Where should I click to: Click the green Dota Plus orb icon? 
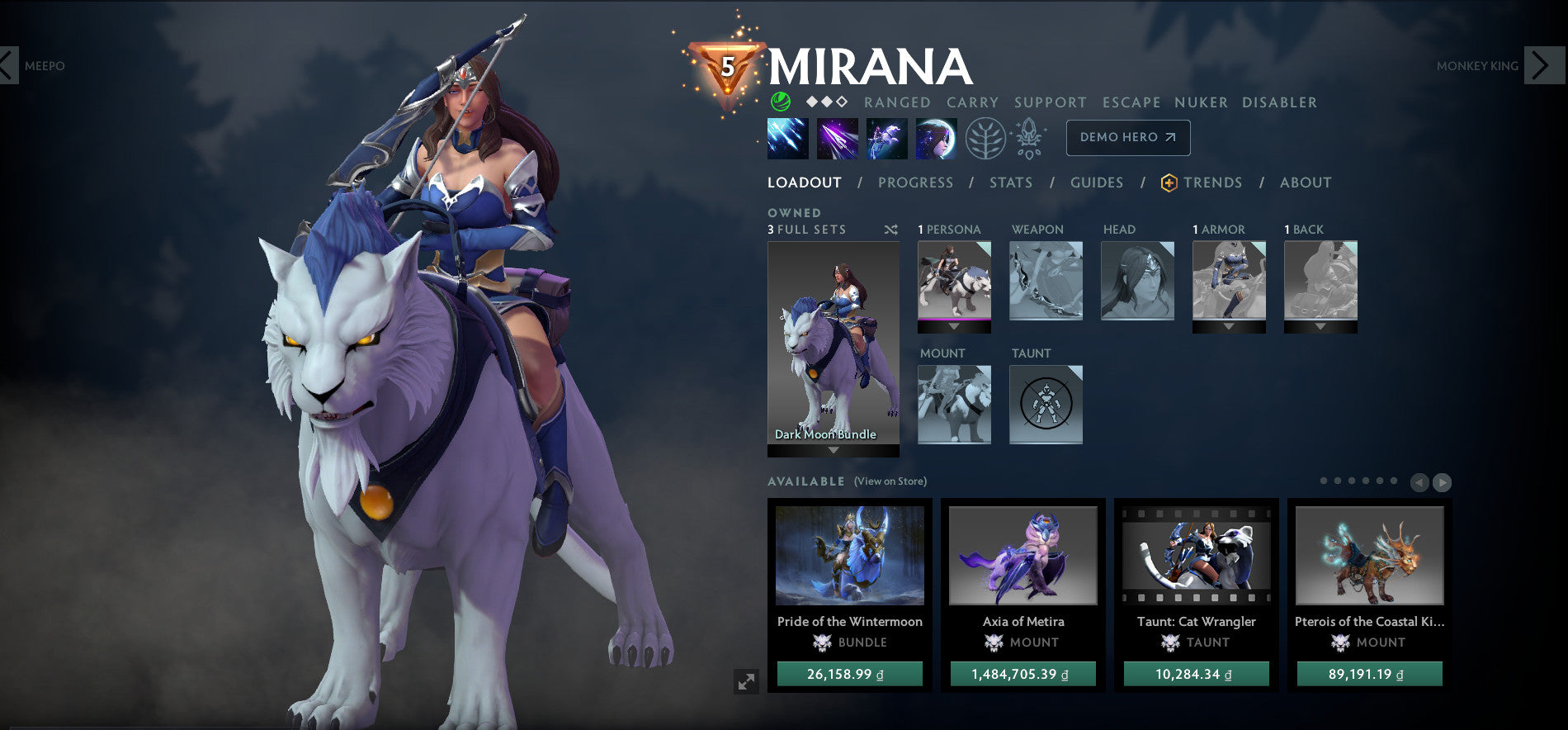click(781, 102)
